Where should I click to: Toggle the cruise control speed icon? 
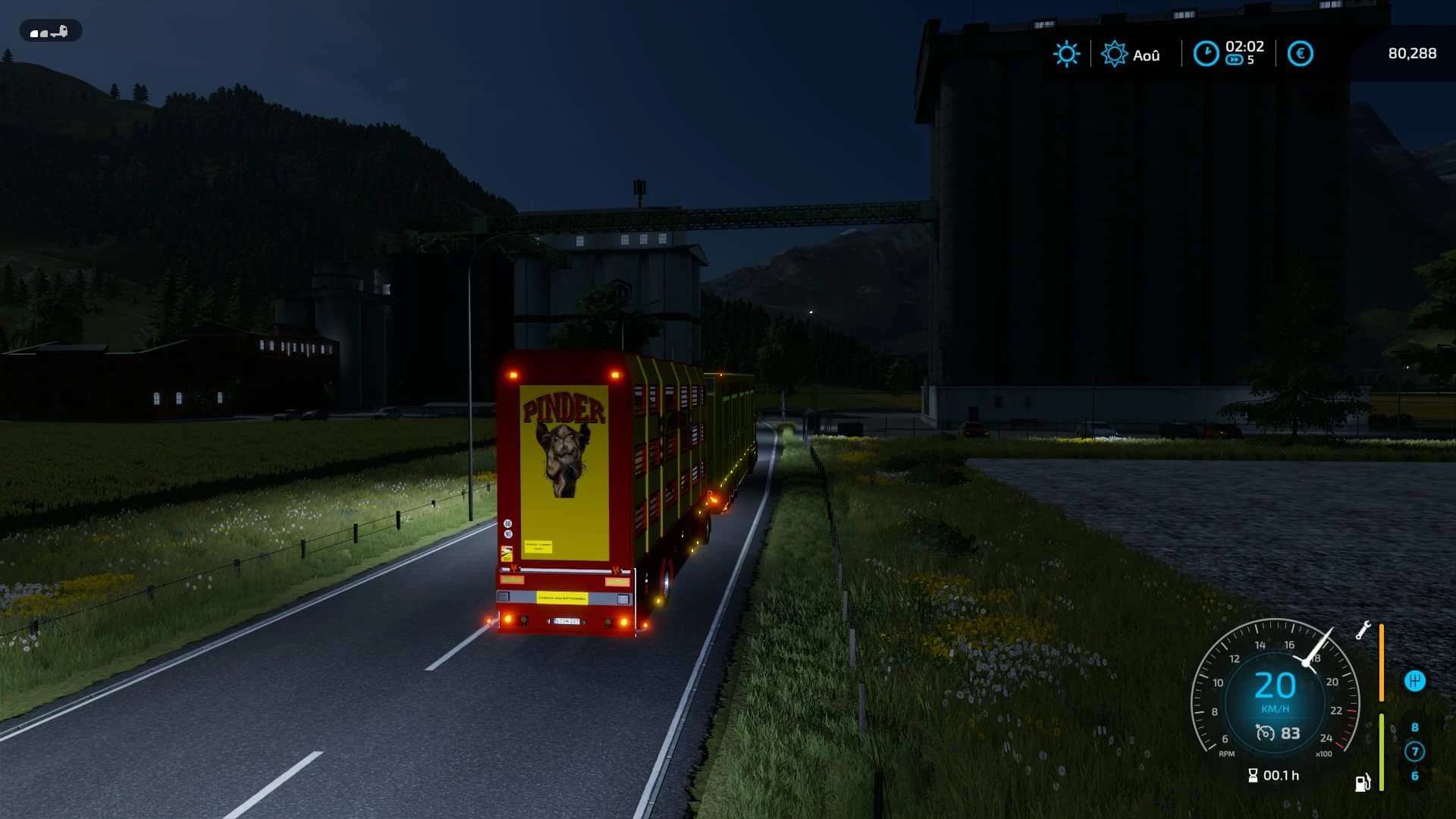pyautogui.click(x=1265, y=733)
